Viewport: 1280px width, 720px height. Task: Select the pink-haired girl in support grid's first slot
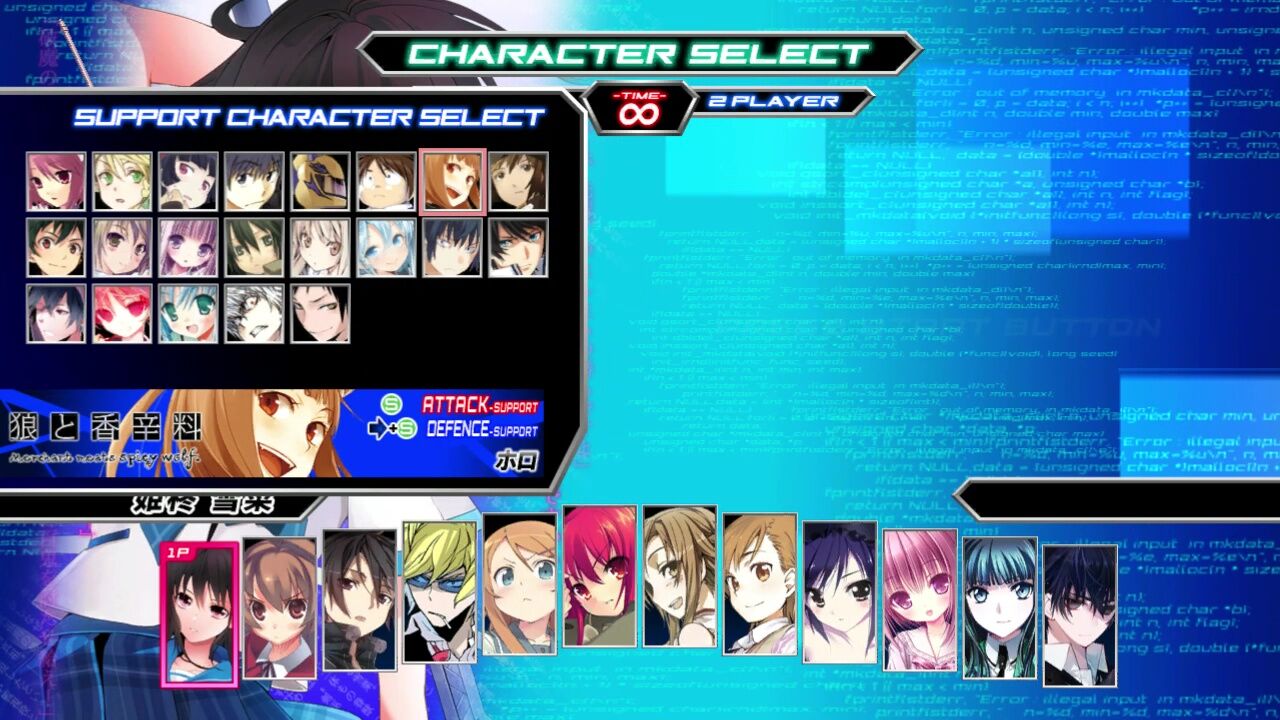click(57, 181)
